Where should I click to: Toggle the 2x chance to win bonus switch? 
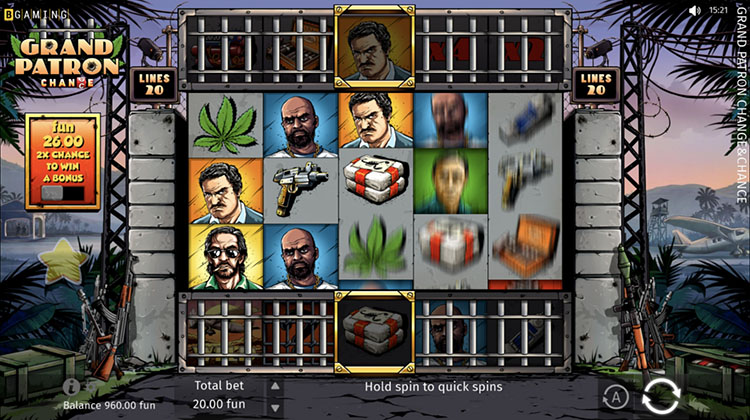tap(62, 192)
